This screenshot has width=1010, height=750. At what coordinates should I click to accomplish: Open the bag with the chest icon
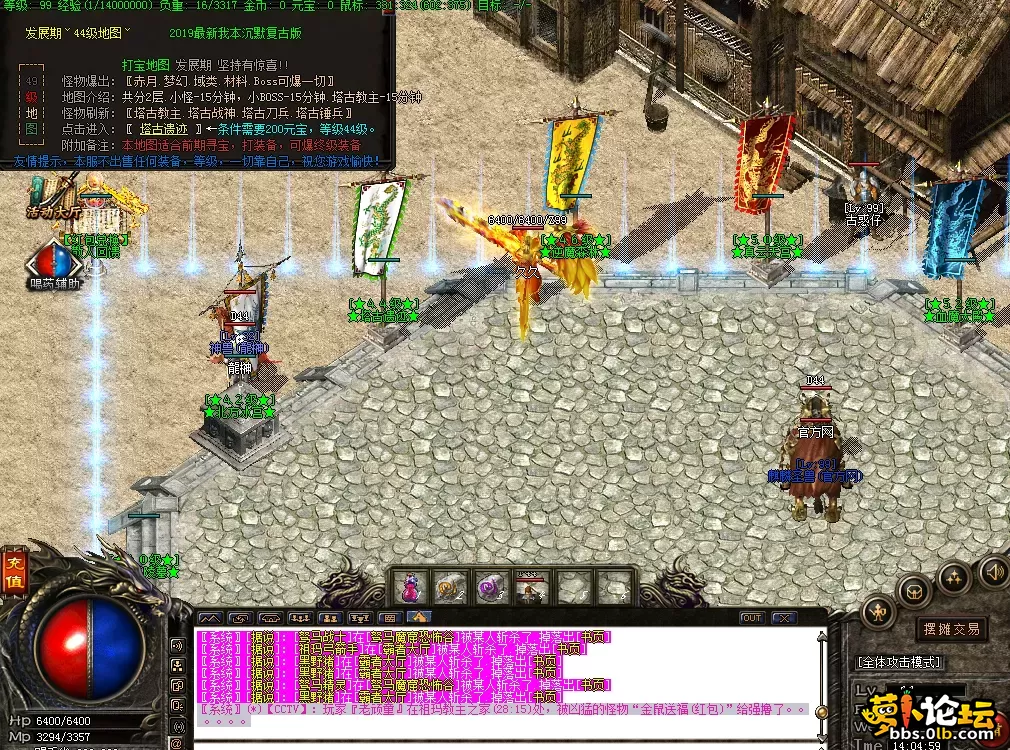click(913, 589)
